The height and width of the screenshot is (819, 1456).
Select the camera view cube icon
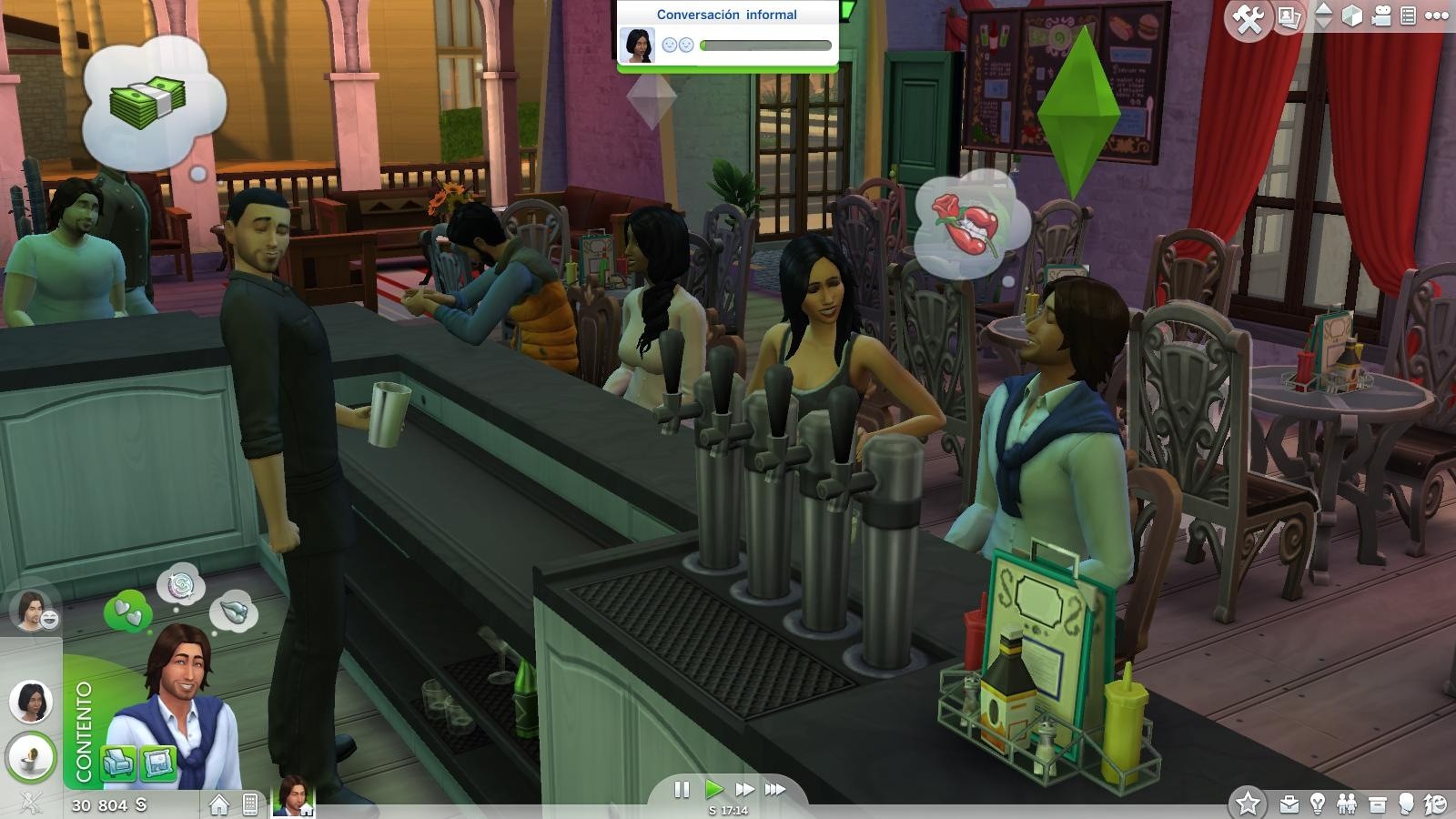coord(1354,15)
